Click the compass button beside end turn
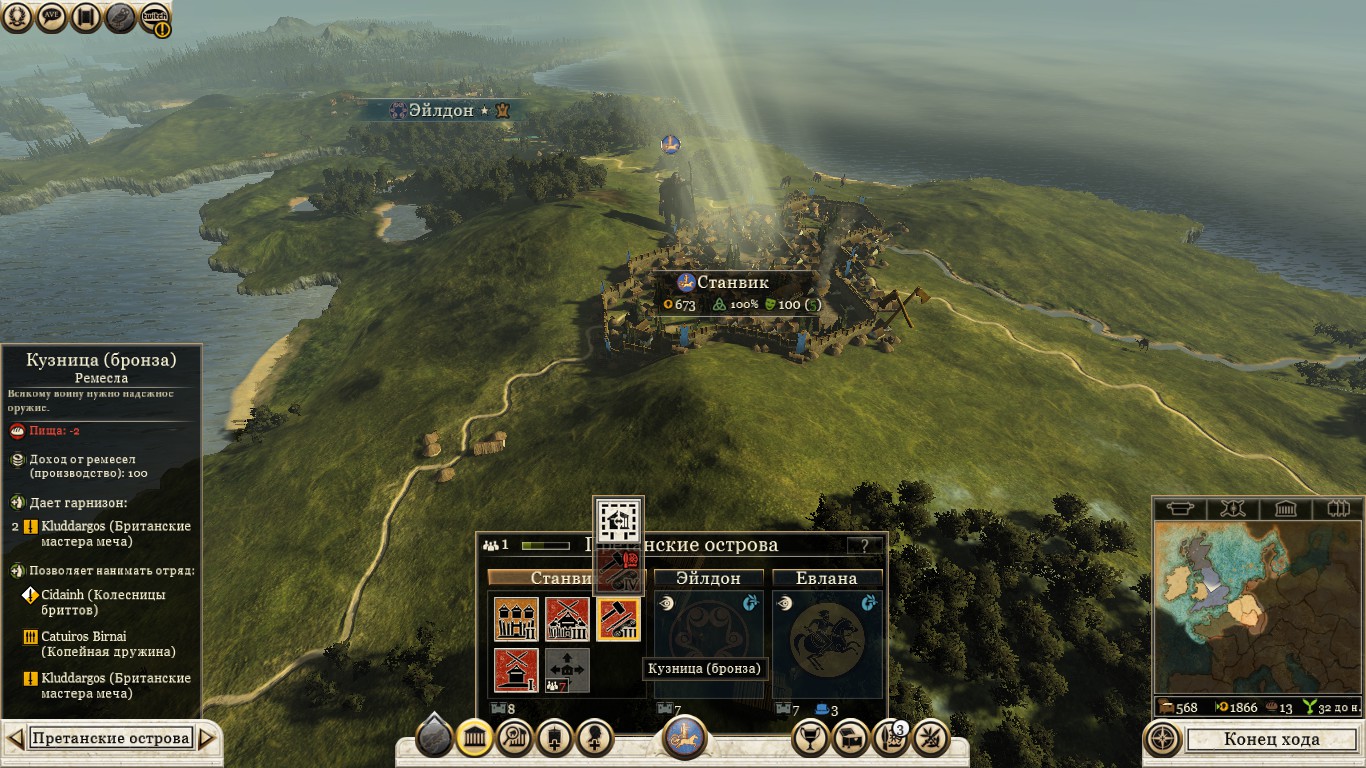The image size is (1366, 768). 1163,740
